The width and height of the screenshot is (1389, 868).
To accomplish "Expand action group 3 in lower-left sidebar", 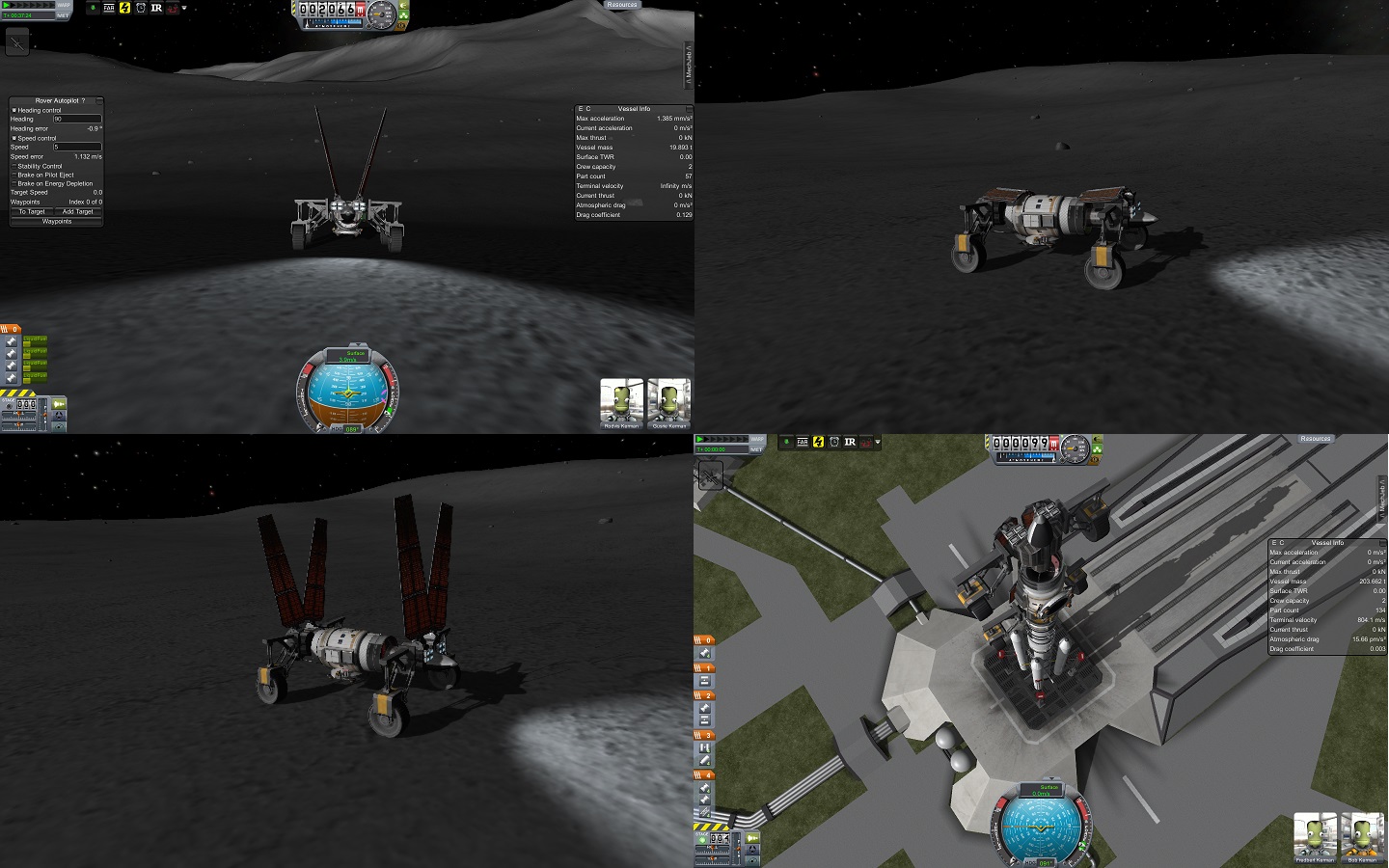I will (x=704, y=736).
